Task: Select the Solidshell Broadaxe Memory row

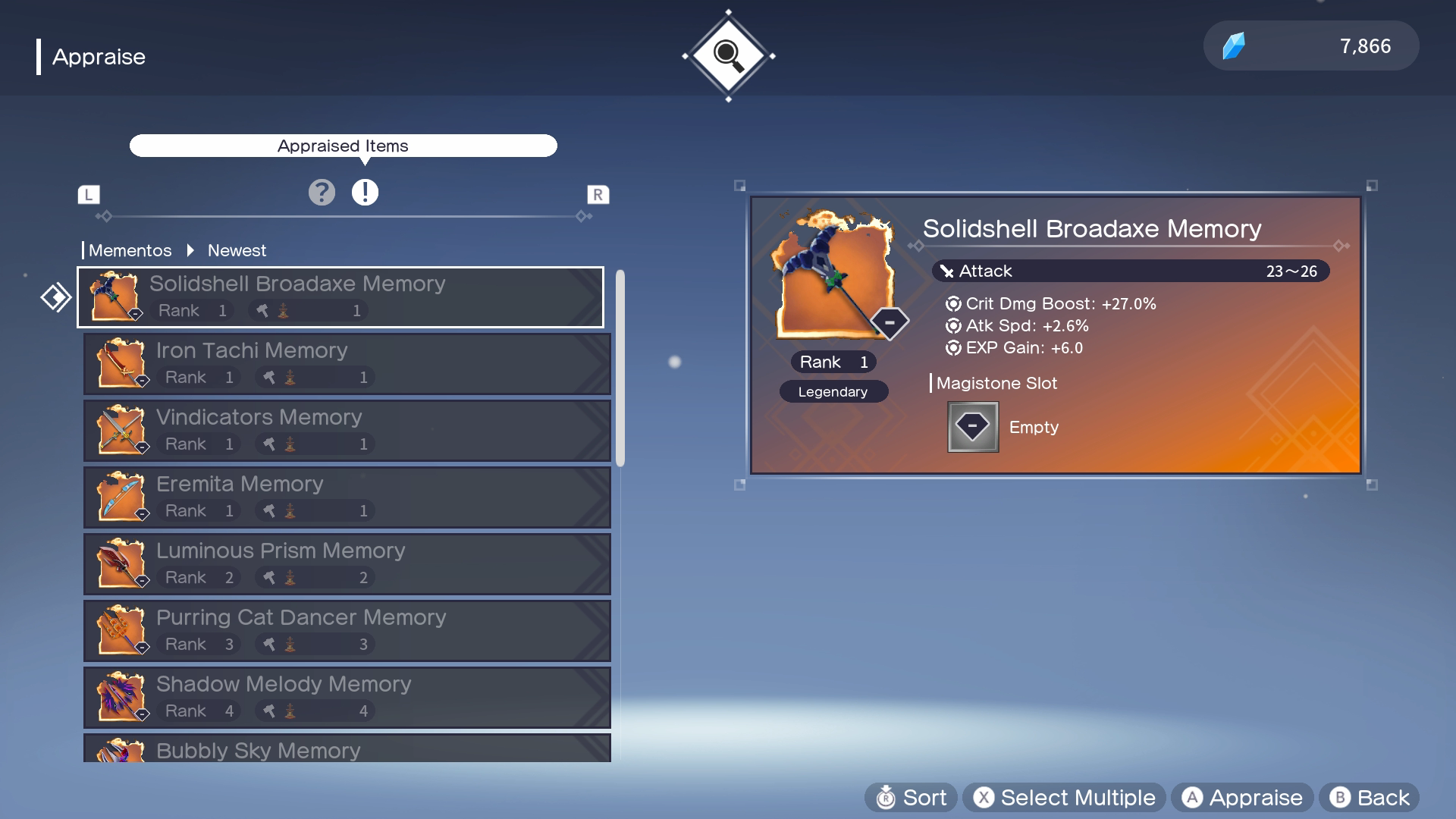Action: pyautogui.click(x=340, y=297)
